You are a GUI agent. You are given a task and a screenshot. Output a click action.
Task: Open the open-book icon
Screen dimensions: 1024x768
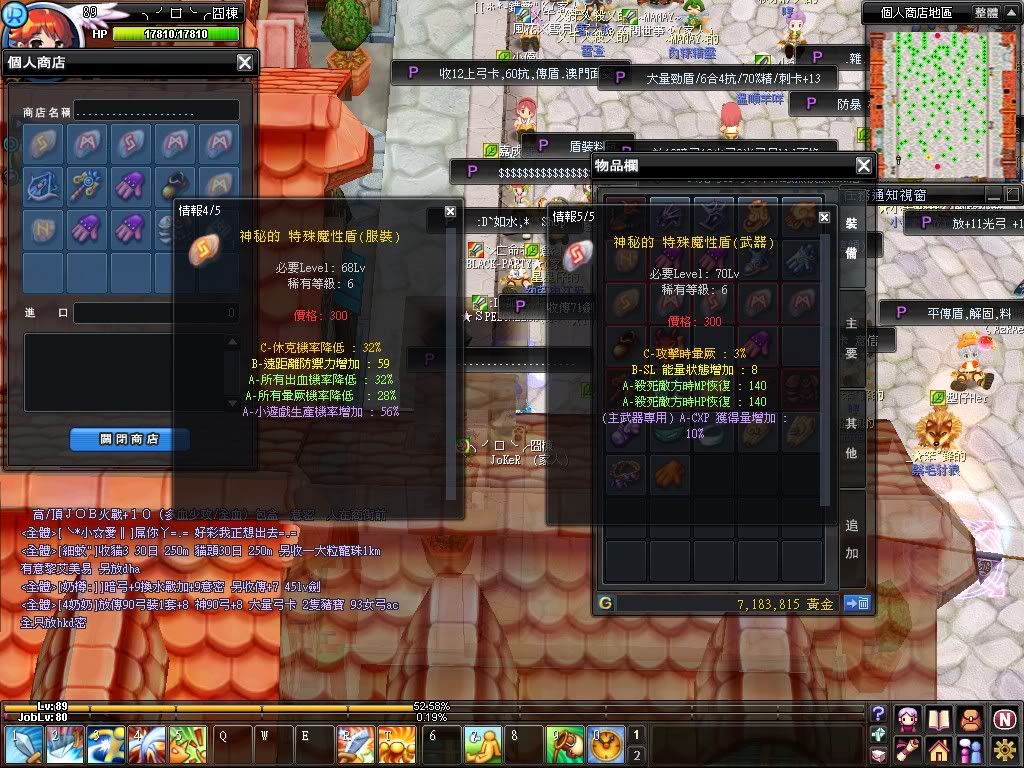[938, 718]
